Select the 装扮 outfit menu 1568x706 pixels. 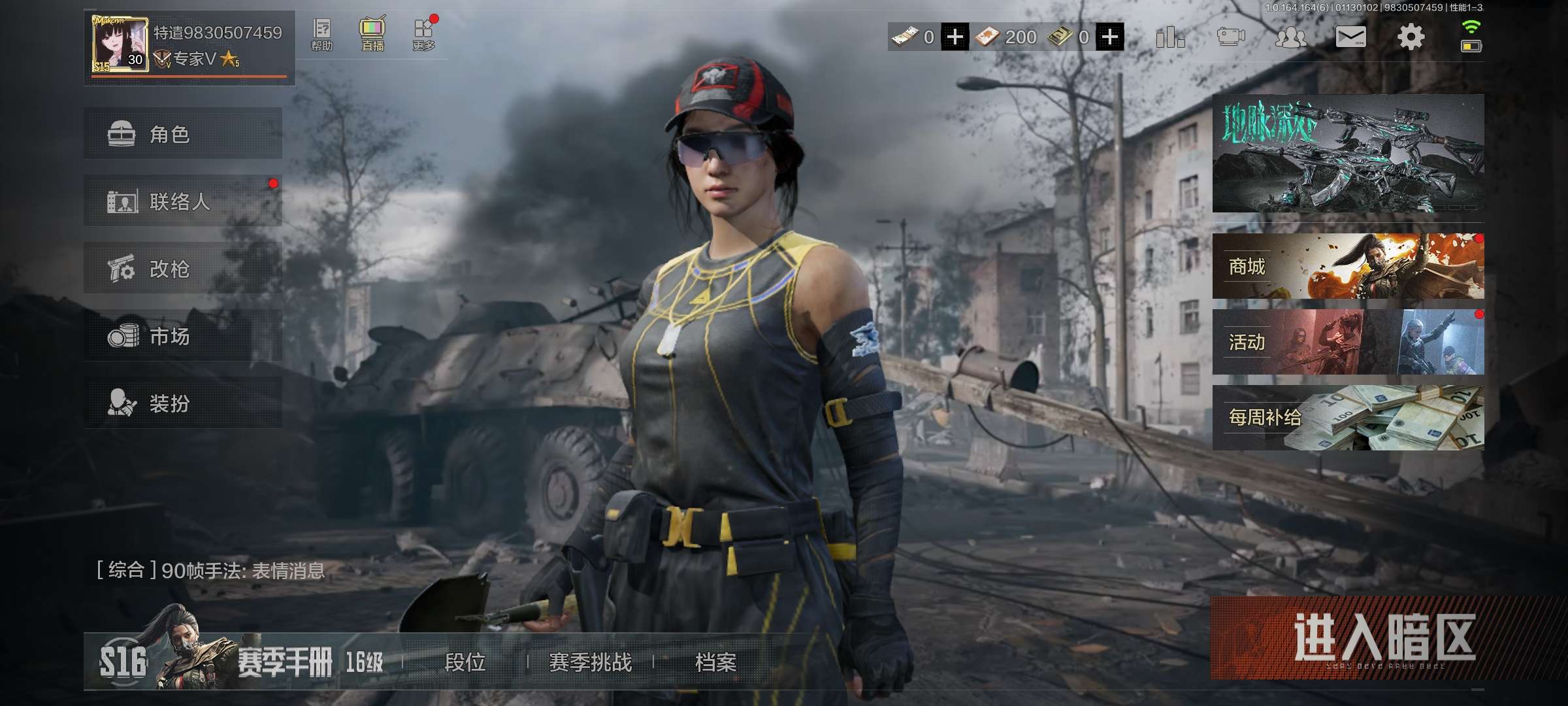click(x=182, y=403)
